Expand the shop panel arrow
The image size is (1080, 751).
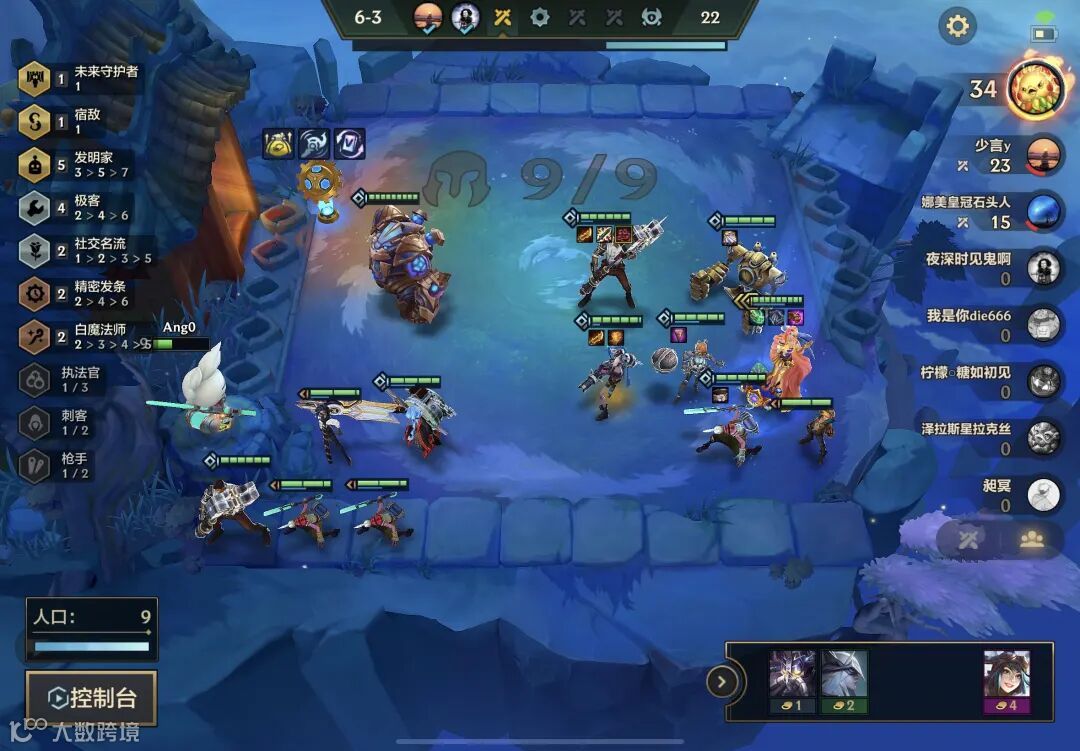[x=721, y=683]
